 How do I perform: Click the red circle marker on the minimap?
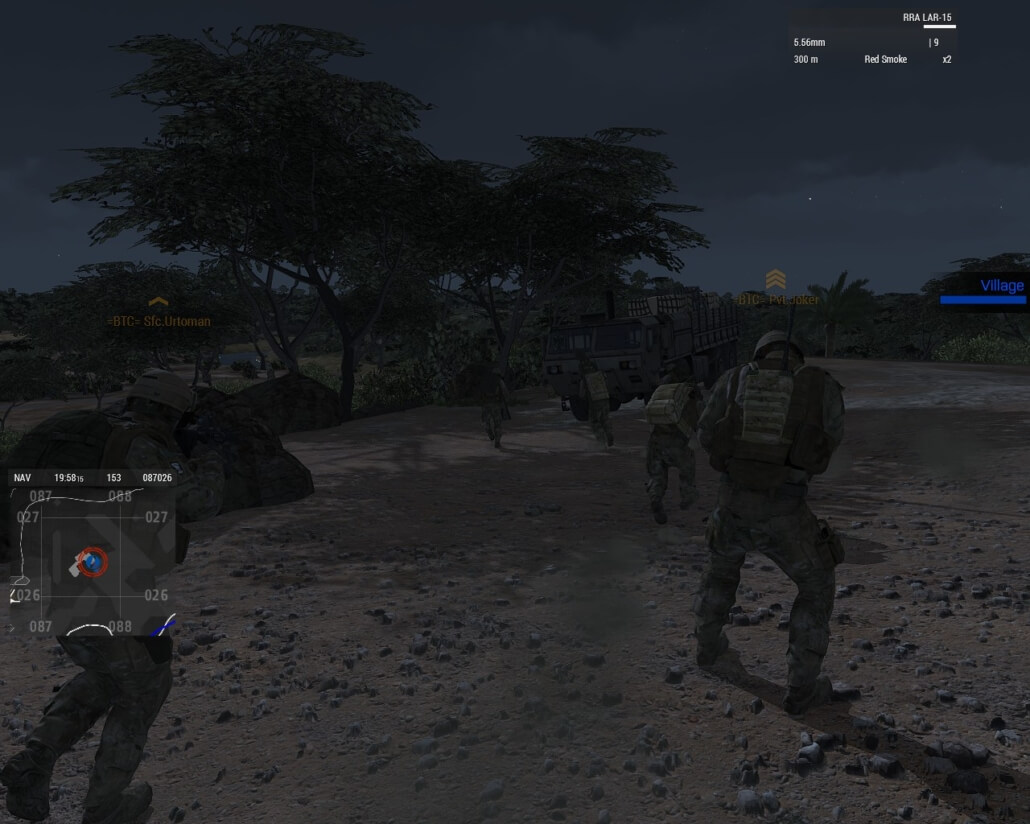coord(92,562)
